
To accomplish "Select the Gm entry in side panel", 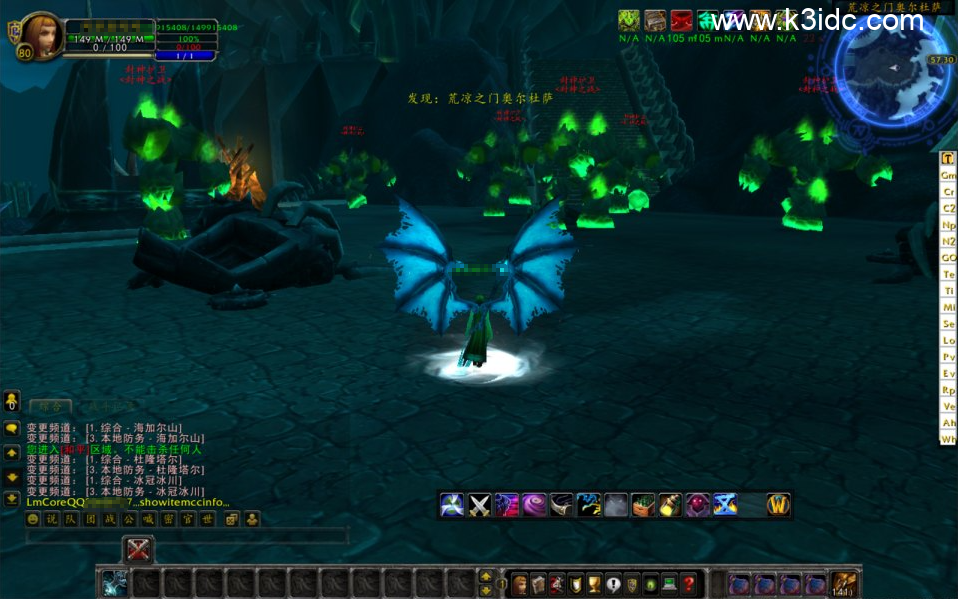I will 949,175.
